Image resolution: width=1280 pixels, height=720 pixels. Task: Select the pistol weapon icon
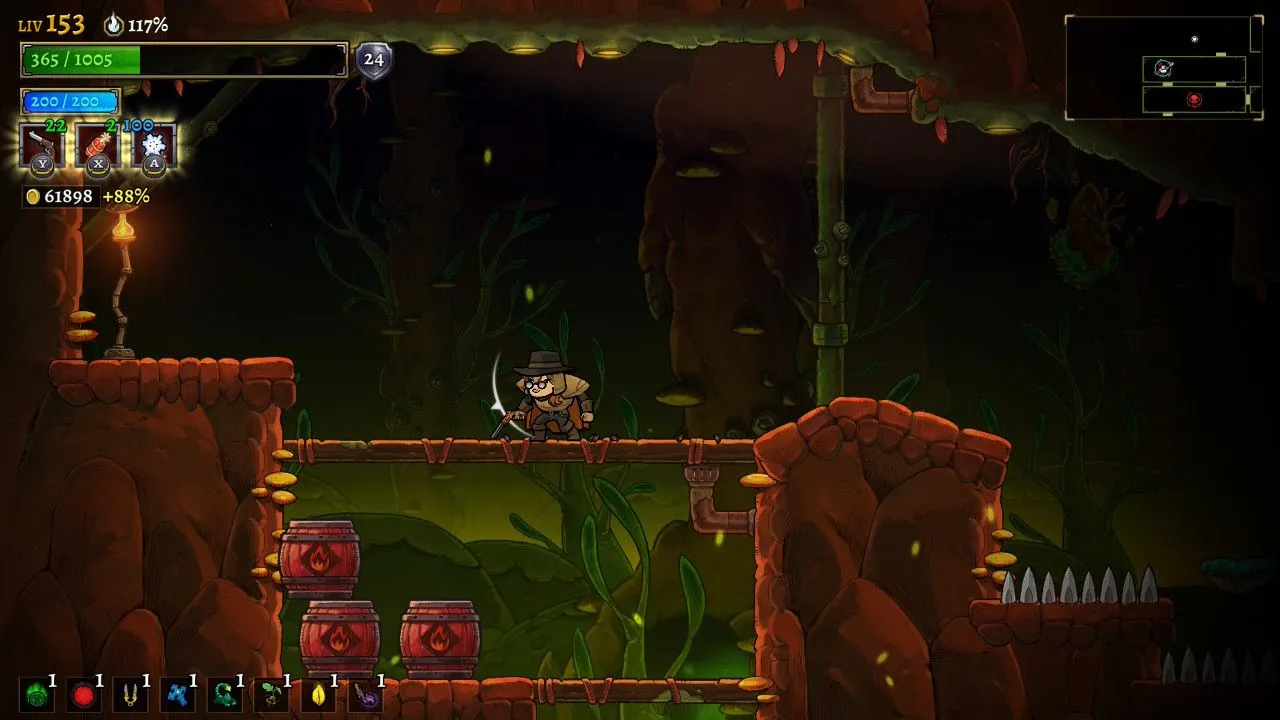pyautogui.click(x=42, y=146)
